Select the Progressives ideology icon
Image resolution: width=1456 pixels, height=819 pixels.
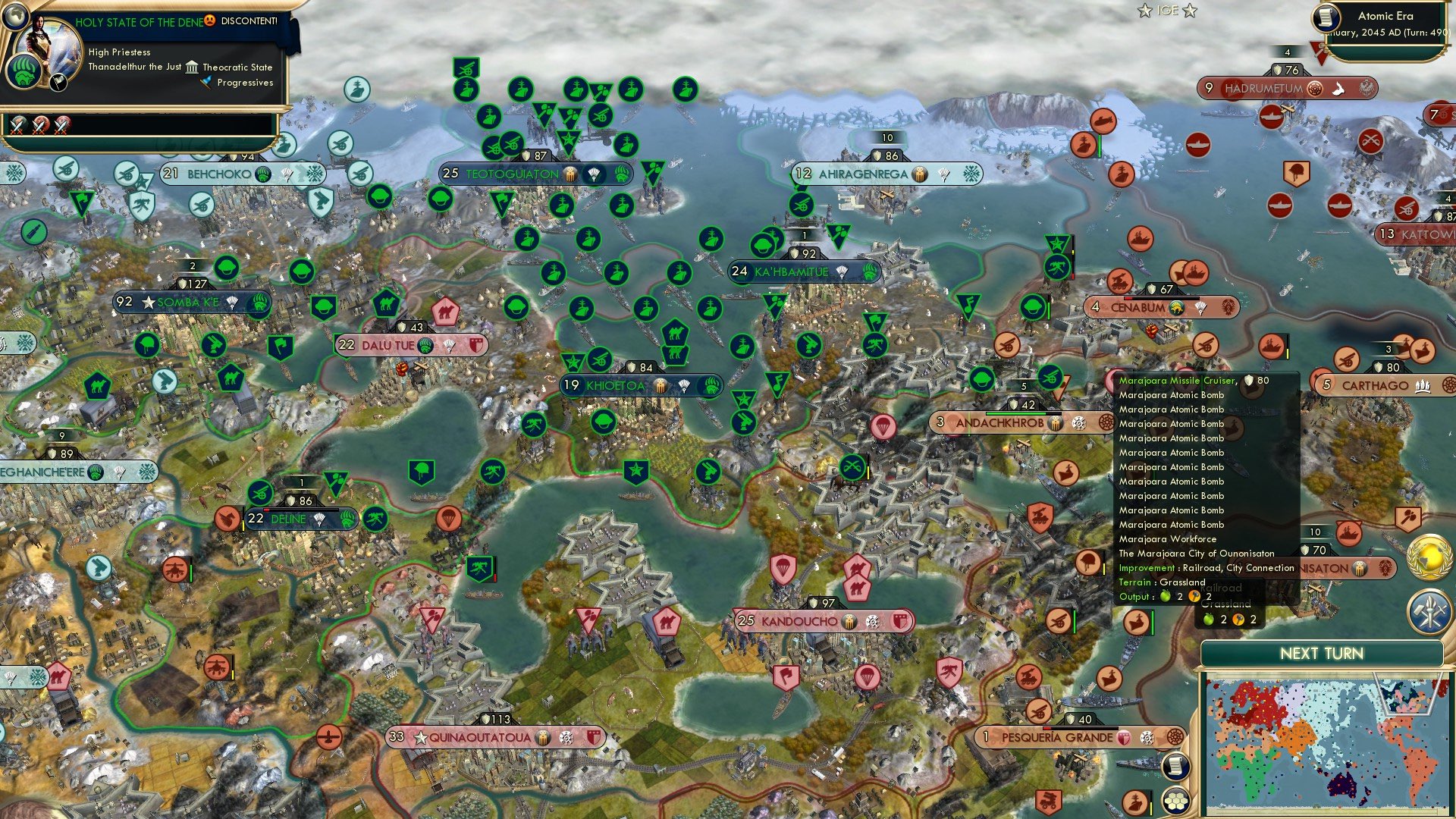click(x=205, y=83)
